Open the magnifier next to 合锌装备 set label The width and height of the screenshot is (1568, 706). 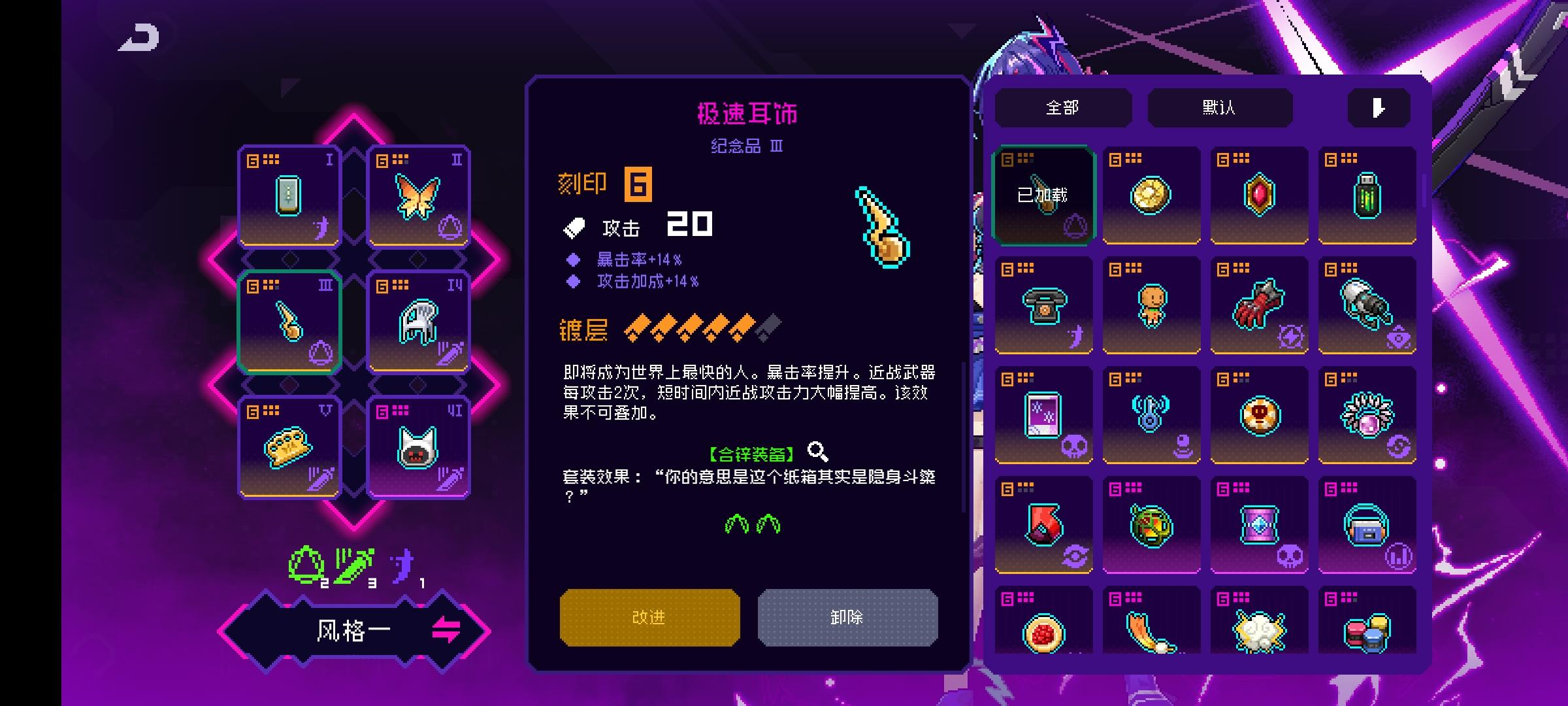point(819,451)
